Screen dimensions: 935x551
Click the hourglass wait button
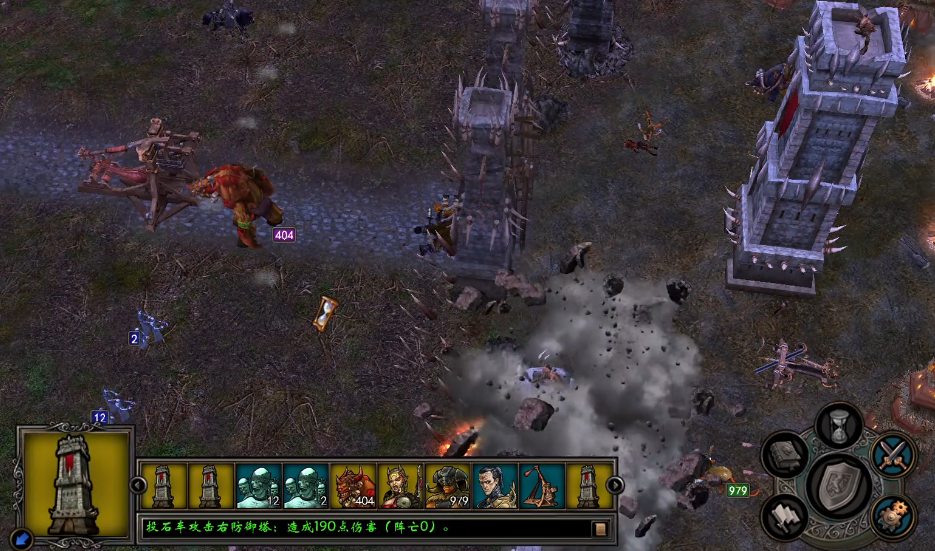coord(840,425)
